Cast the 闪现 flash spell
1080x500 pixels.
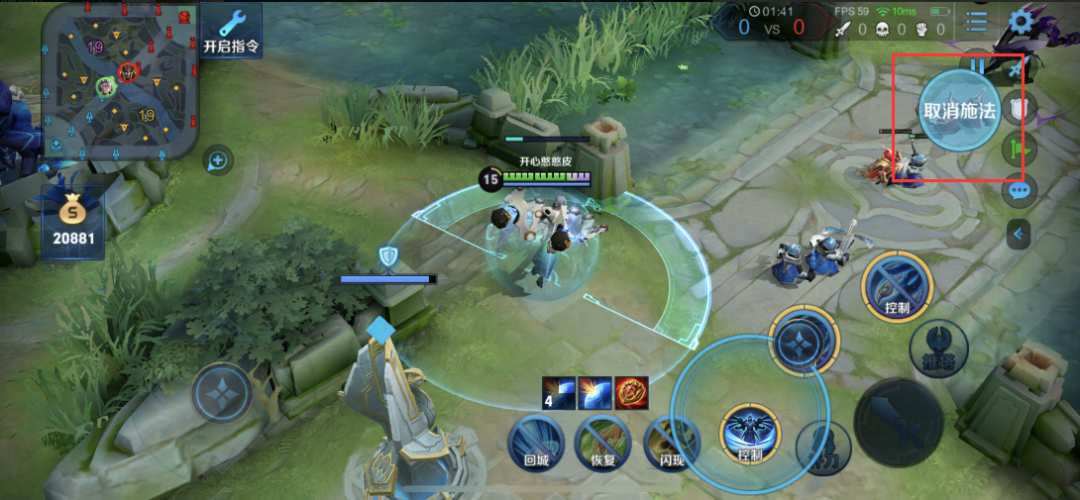click(668, 444)
